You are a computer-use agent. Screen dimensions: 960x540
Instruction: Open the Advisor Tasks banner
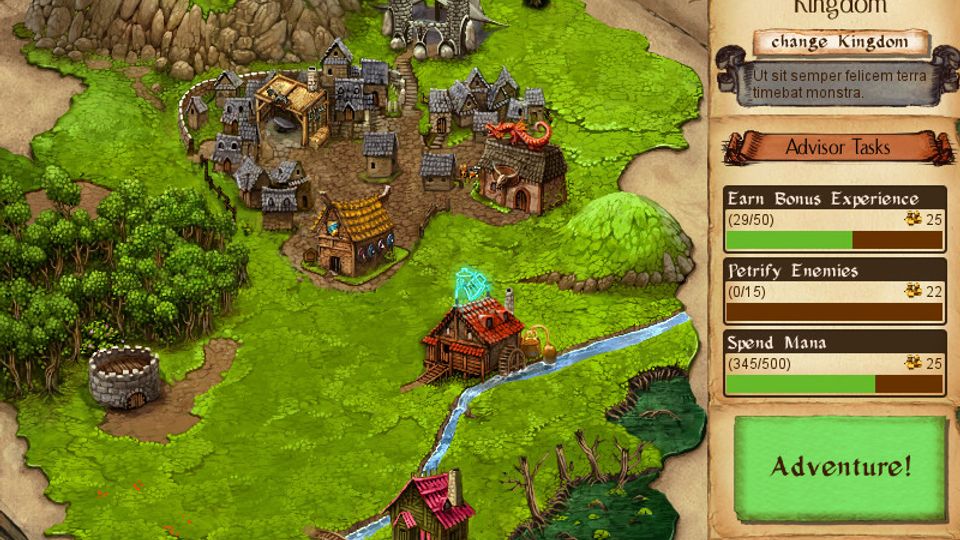point(837,148)
